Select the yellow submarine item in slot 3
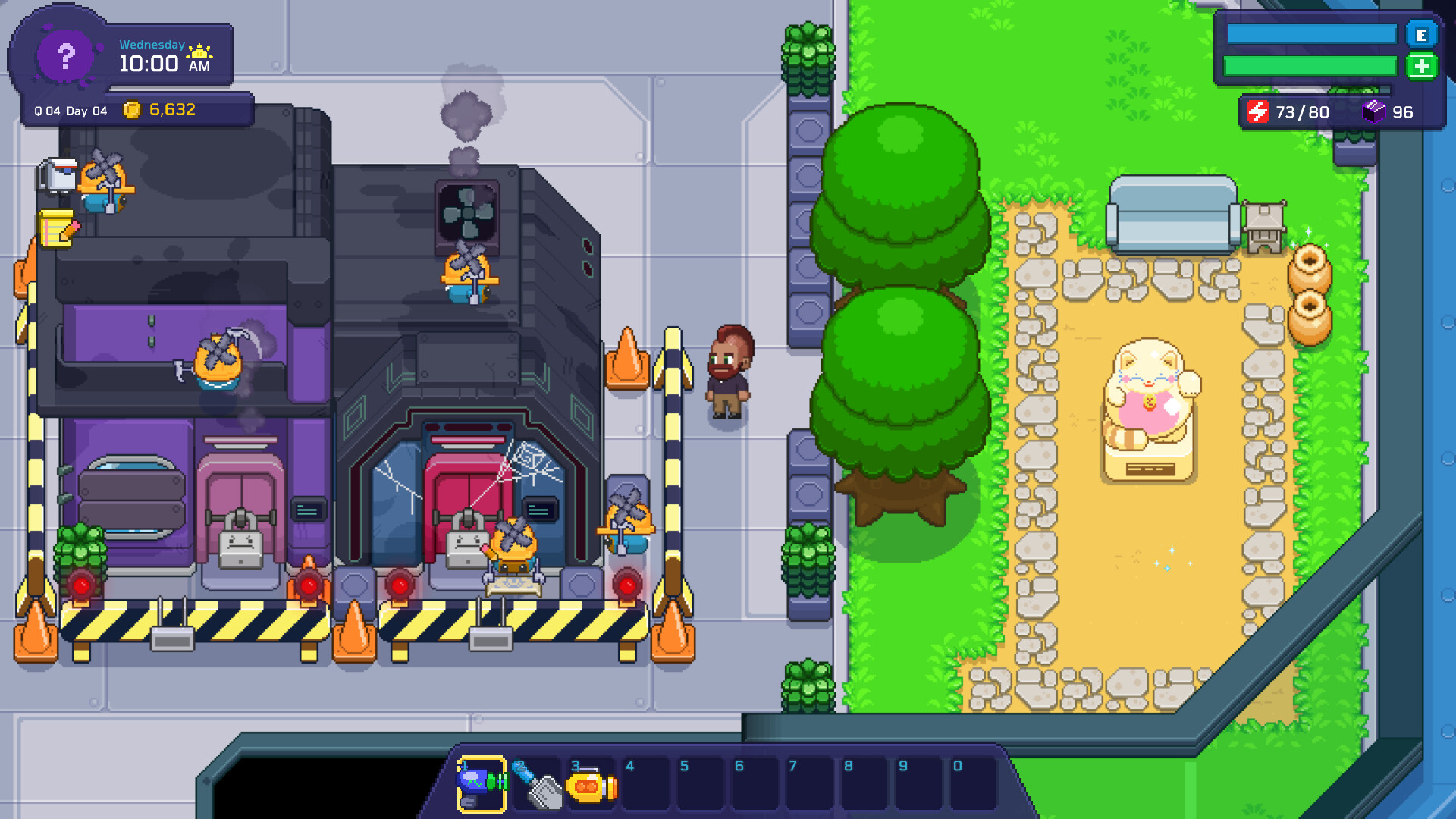Image resolution: width=1456 pixels, height=819 pixels. tap(590, 786)
